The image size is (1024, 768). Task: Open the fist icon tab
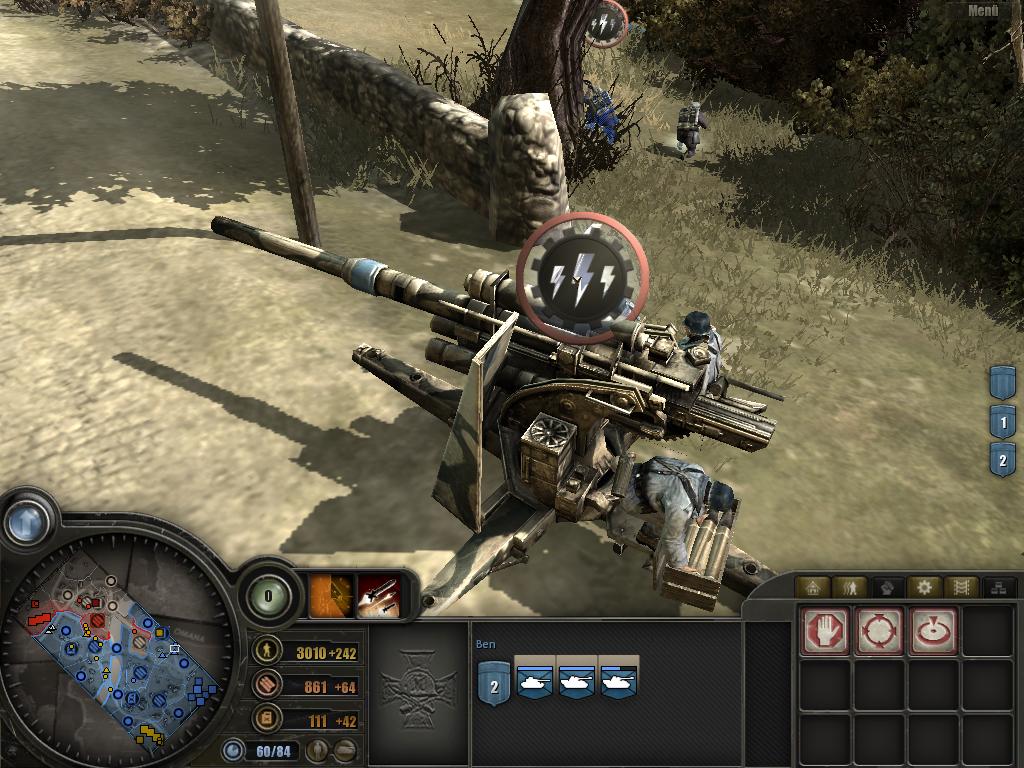[x=886, y=587]
